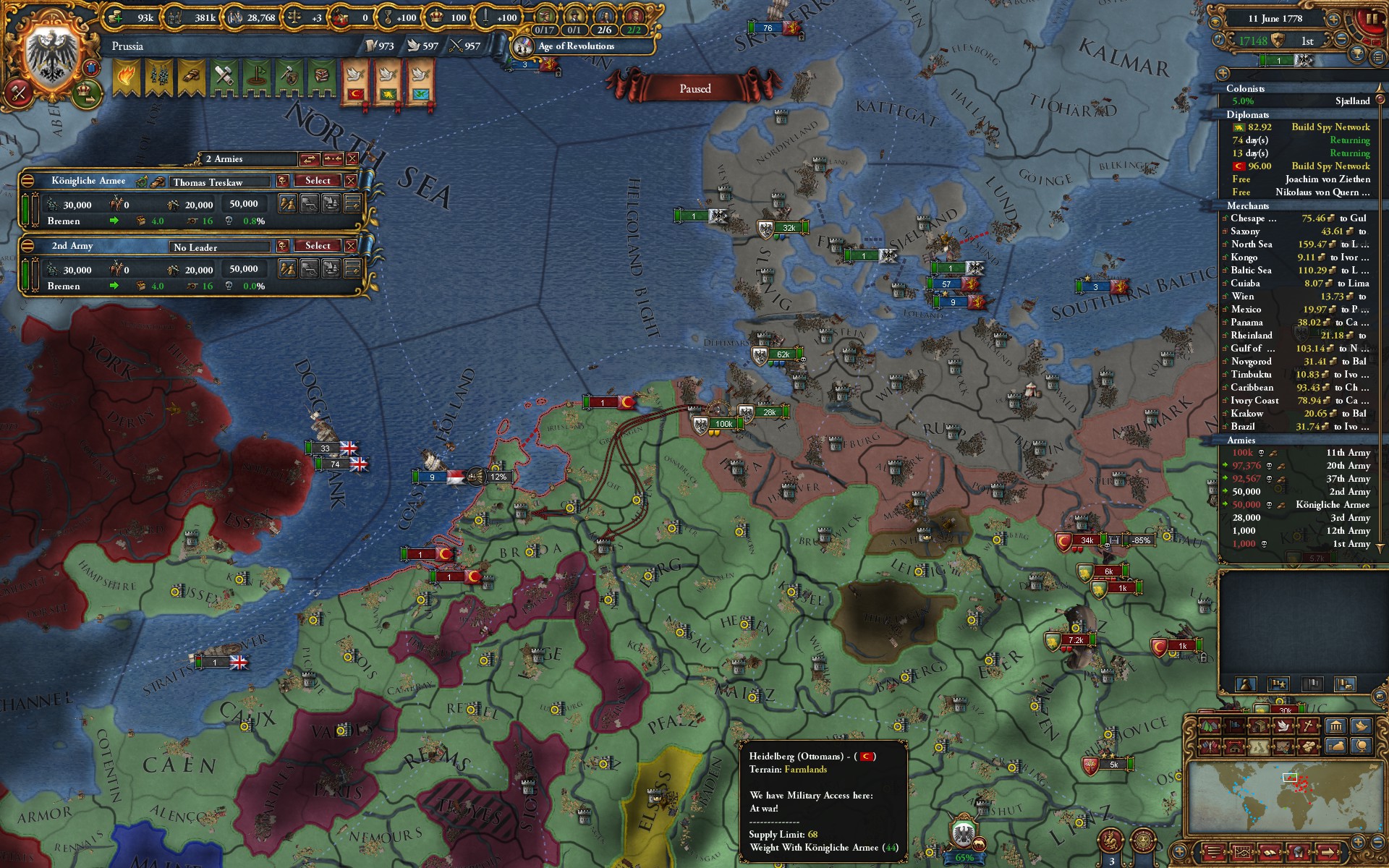Open stability view via scales icon

(x=295, y=18)
